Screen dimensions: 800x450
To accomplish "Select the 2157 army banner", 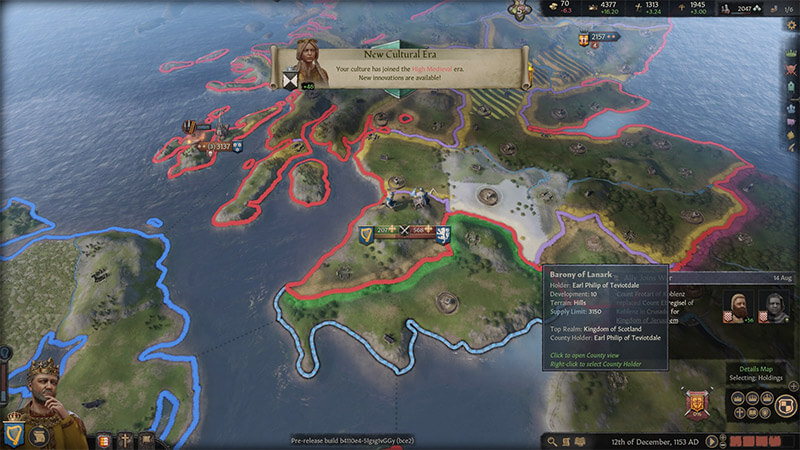I will pos(598,38).
